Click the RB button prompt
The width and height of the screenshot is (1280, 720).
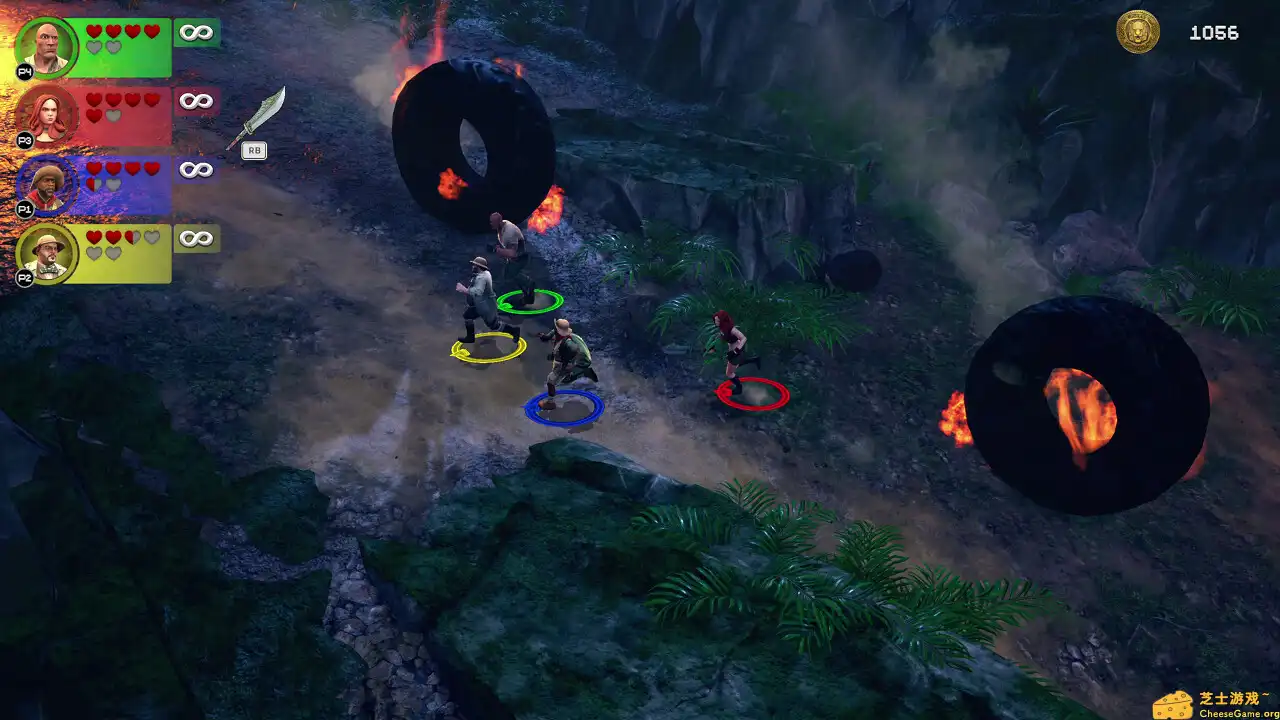click(254, 150)
